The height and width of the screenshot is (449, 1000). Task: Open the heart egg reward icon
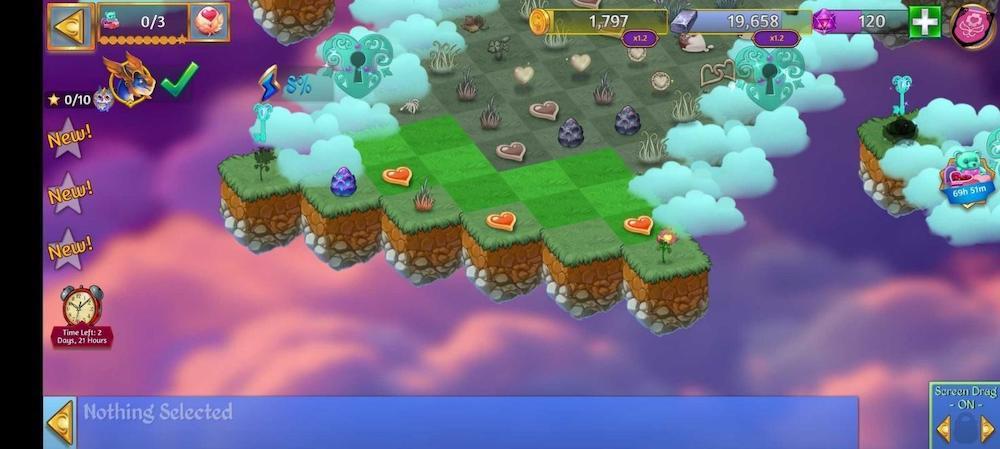point(208,22)
